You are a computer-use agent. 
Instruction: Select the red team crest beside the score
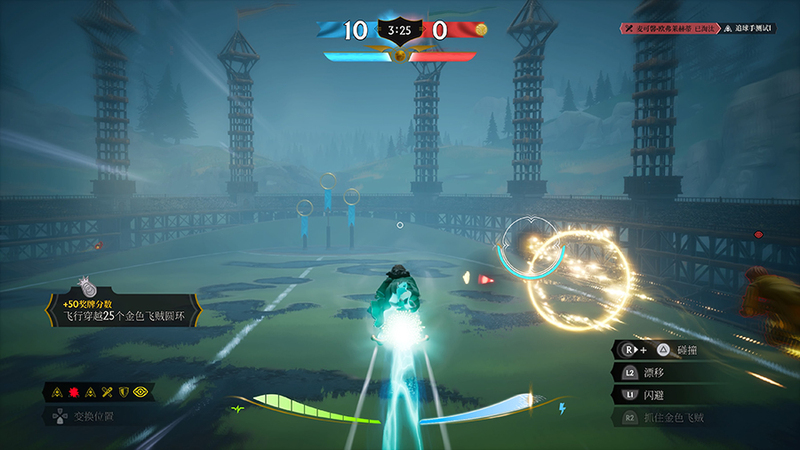[480, 30]
